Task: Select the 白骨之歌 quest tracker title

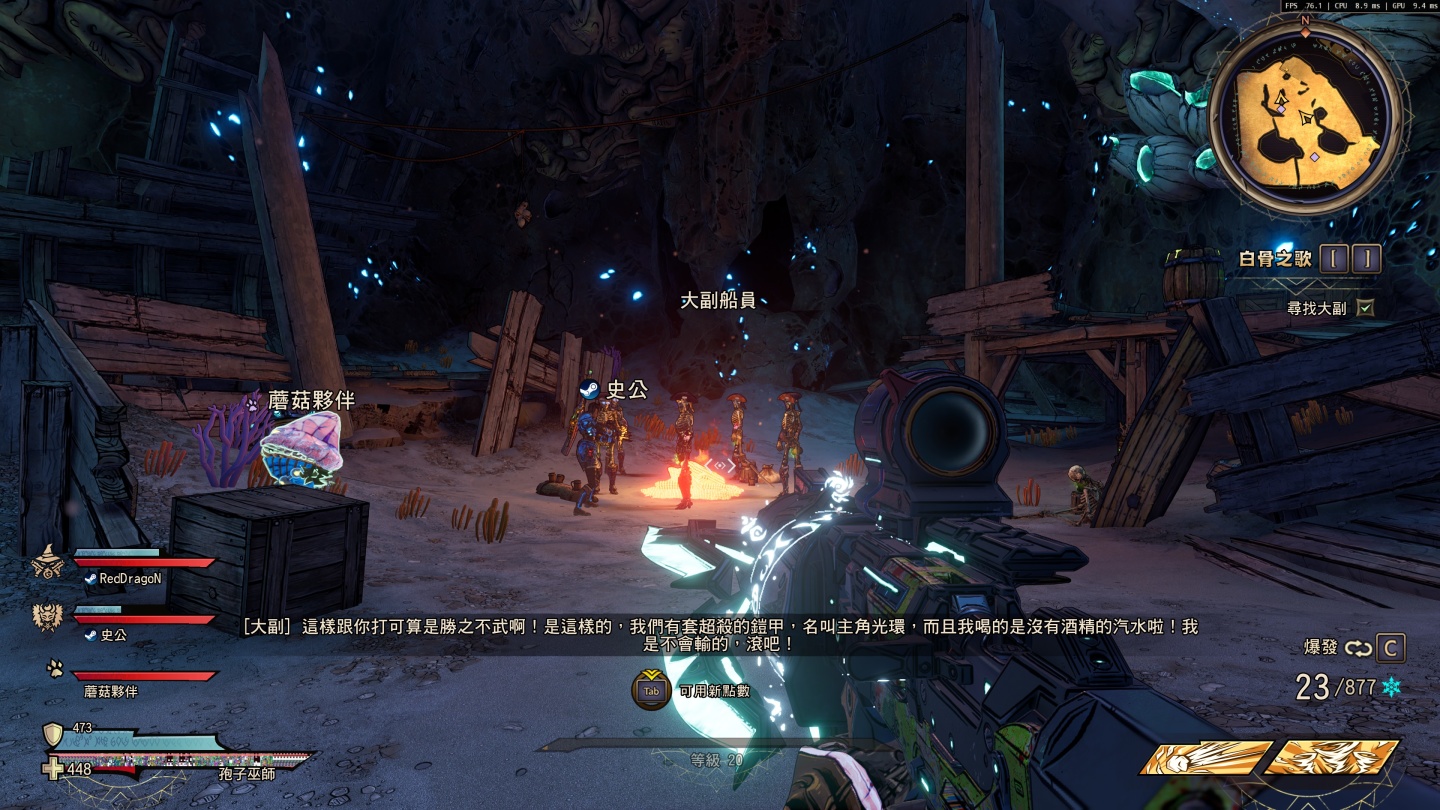Action: pyautogui.click(x=1275, y=259)
